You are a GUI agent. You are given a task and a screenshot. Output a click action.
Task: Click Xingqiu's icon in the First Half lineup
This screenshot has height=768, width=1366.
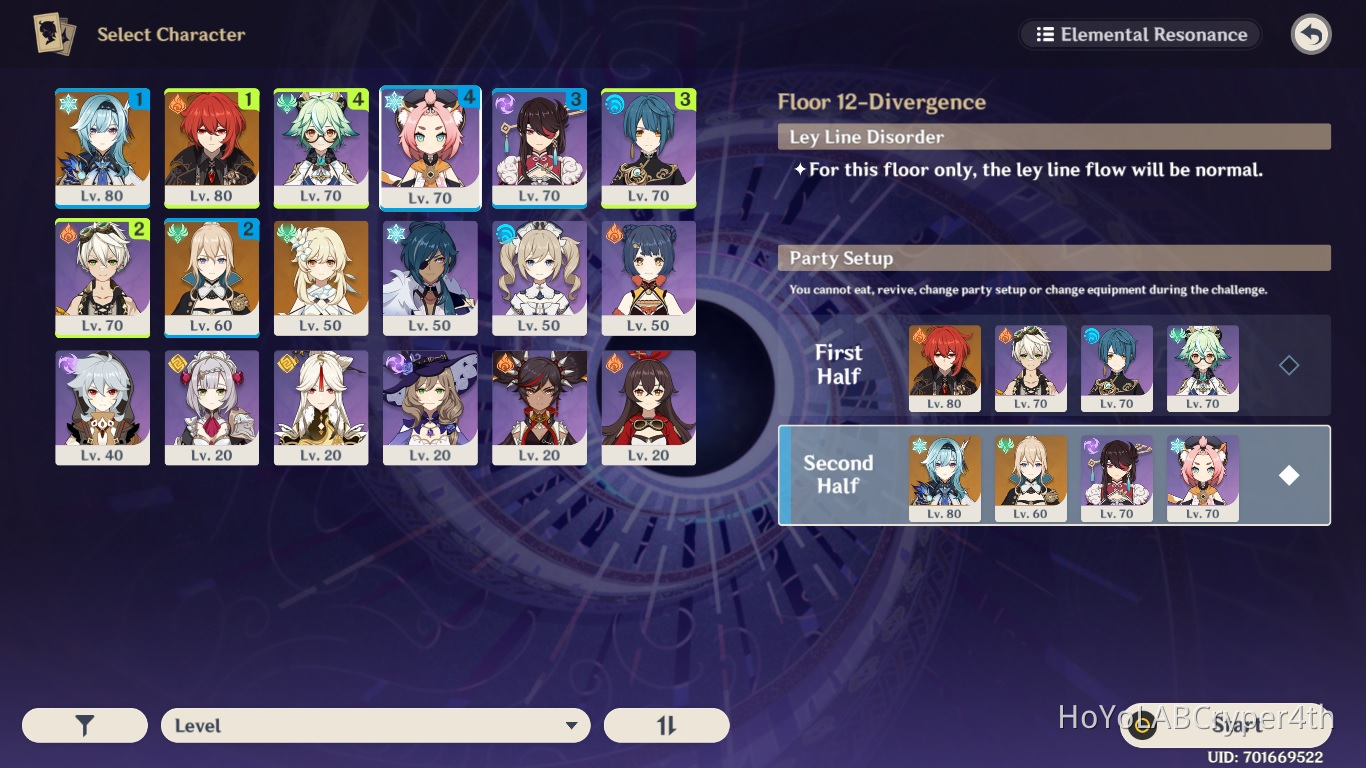coord(1117,368)
